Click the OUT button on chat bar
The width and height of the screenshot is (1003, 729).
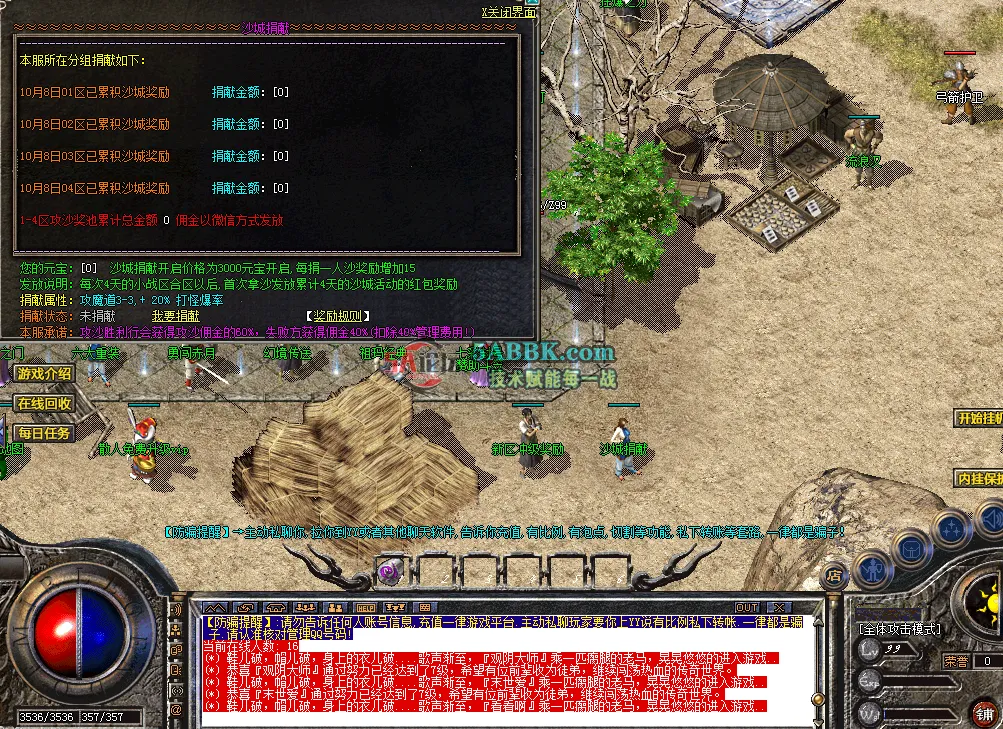746,607
